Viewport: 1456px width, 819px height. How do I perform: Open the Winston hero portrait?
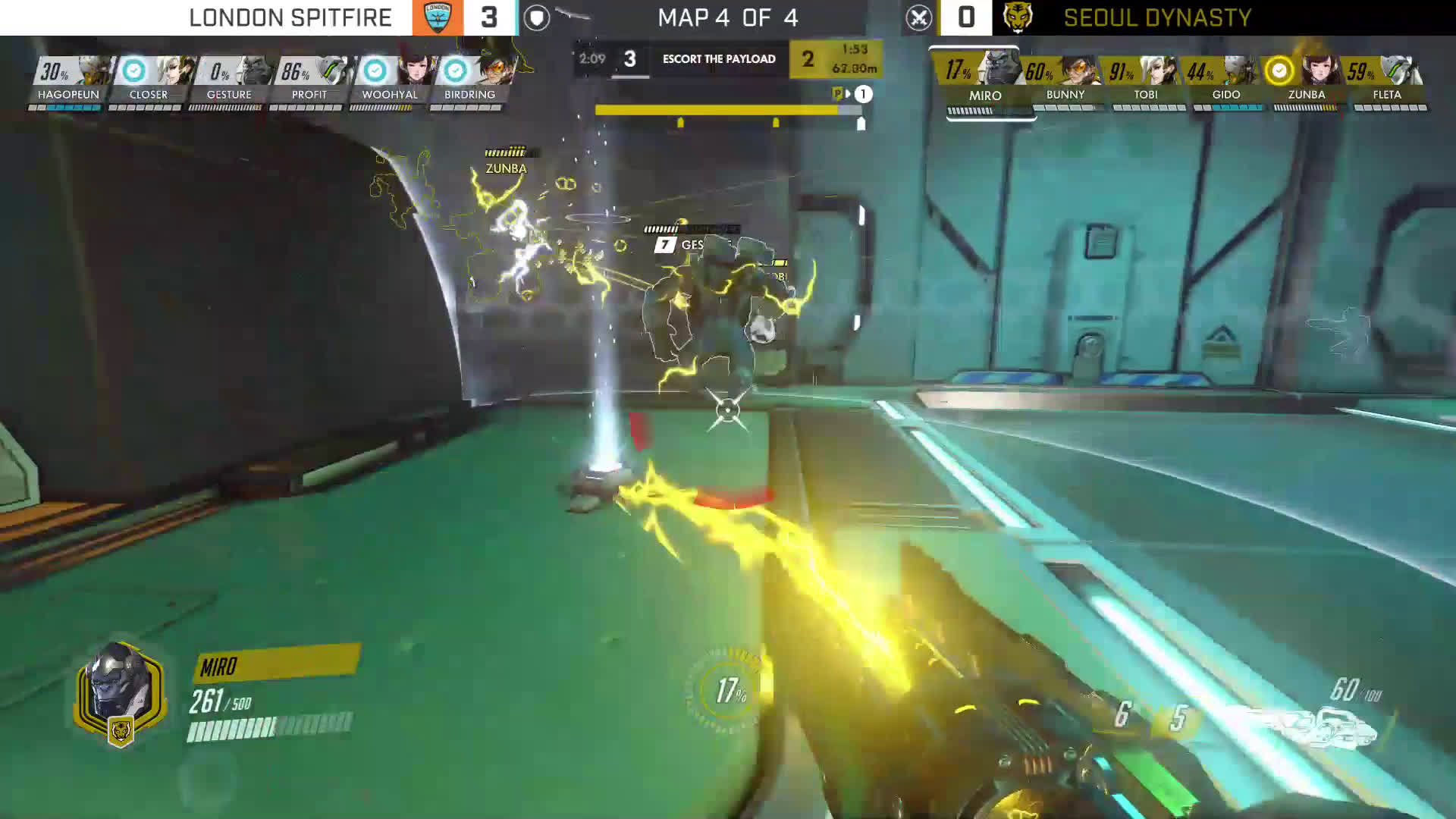pyautogui.click(x=120, y=692)
